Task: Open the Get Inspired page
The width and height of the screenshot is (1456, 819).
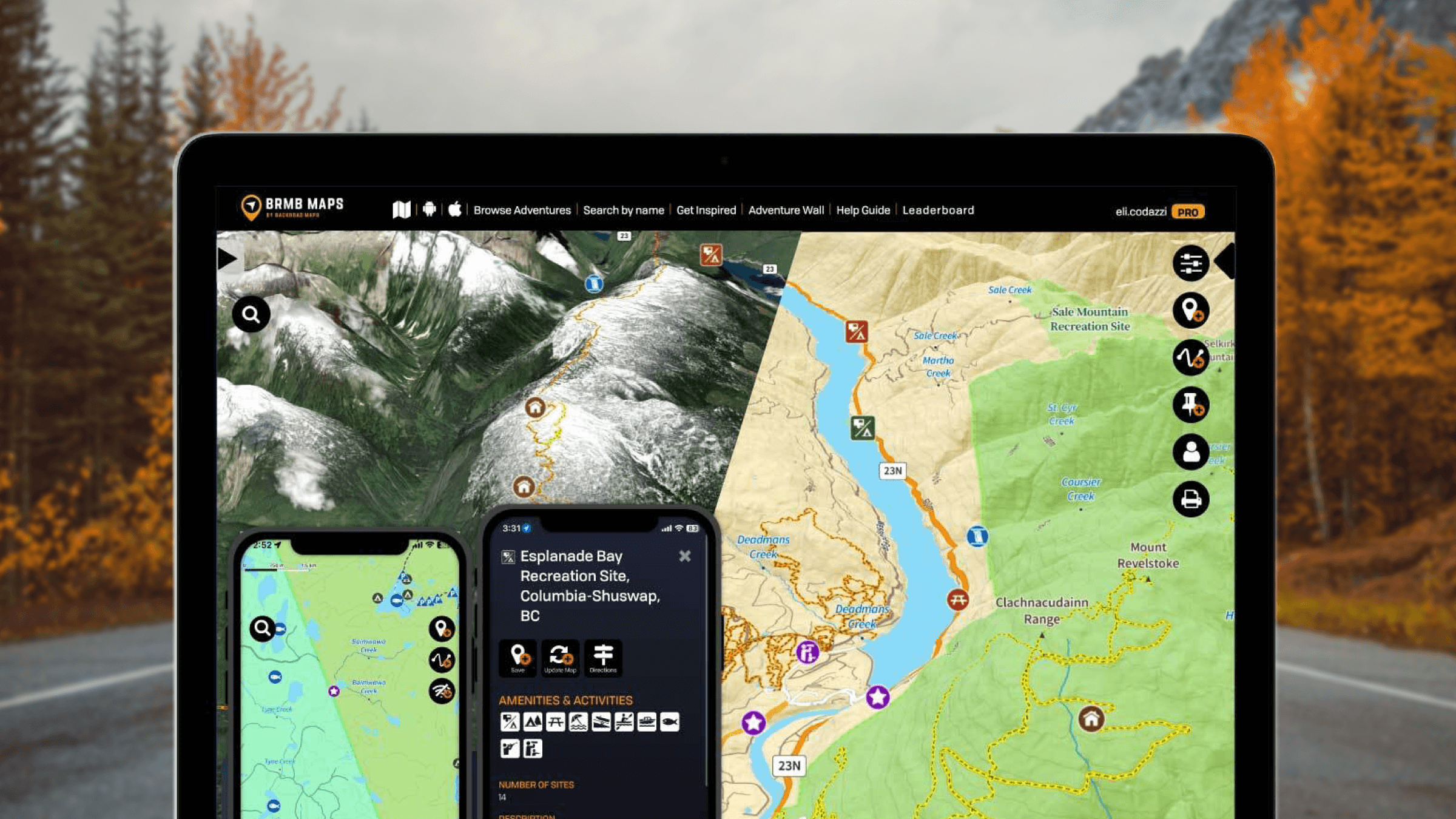Action: [x=706, y=210]
